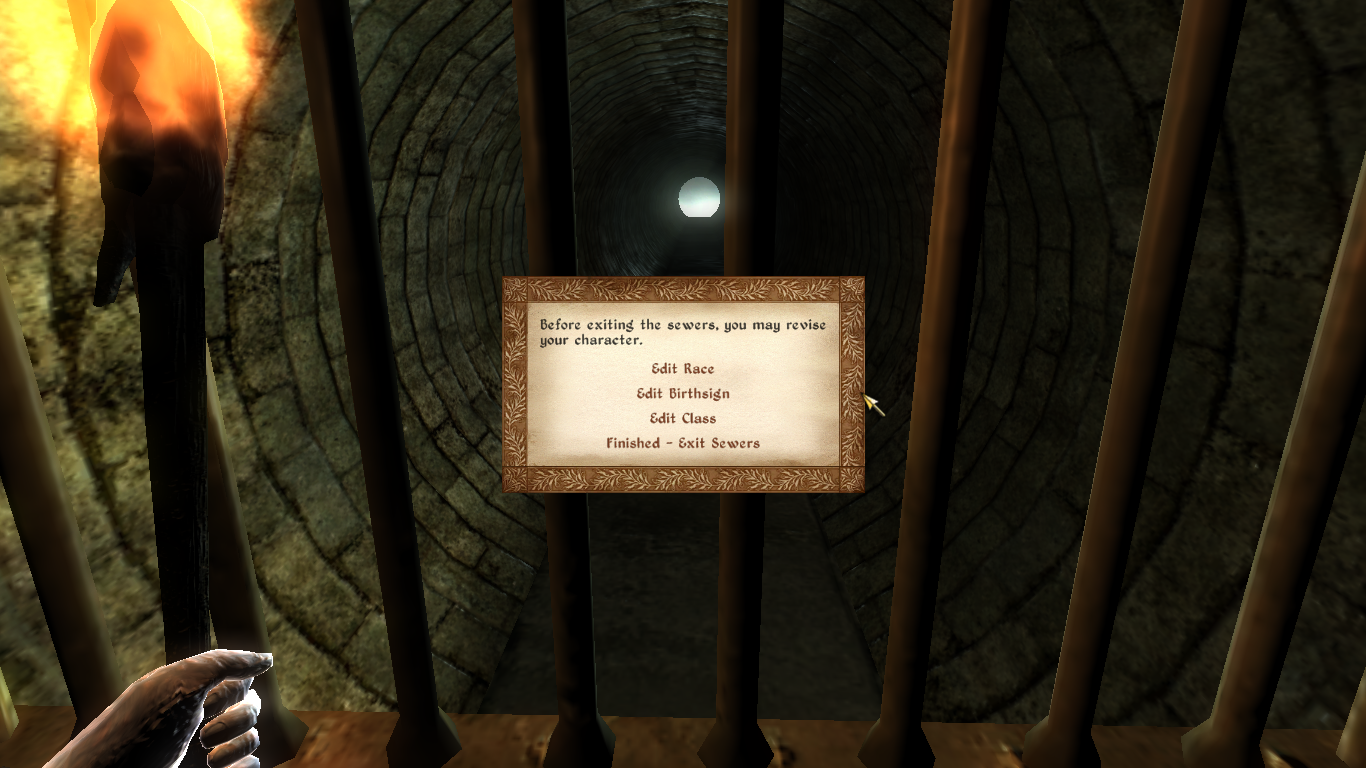Click Finished - Exit Sewers
The height and width of the screenshot is (768, 1366).
[683, 443]
